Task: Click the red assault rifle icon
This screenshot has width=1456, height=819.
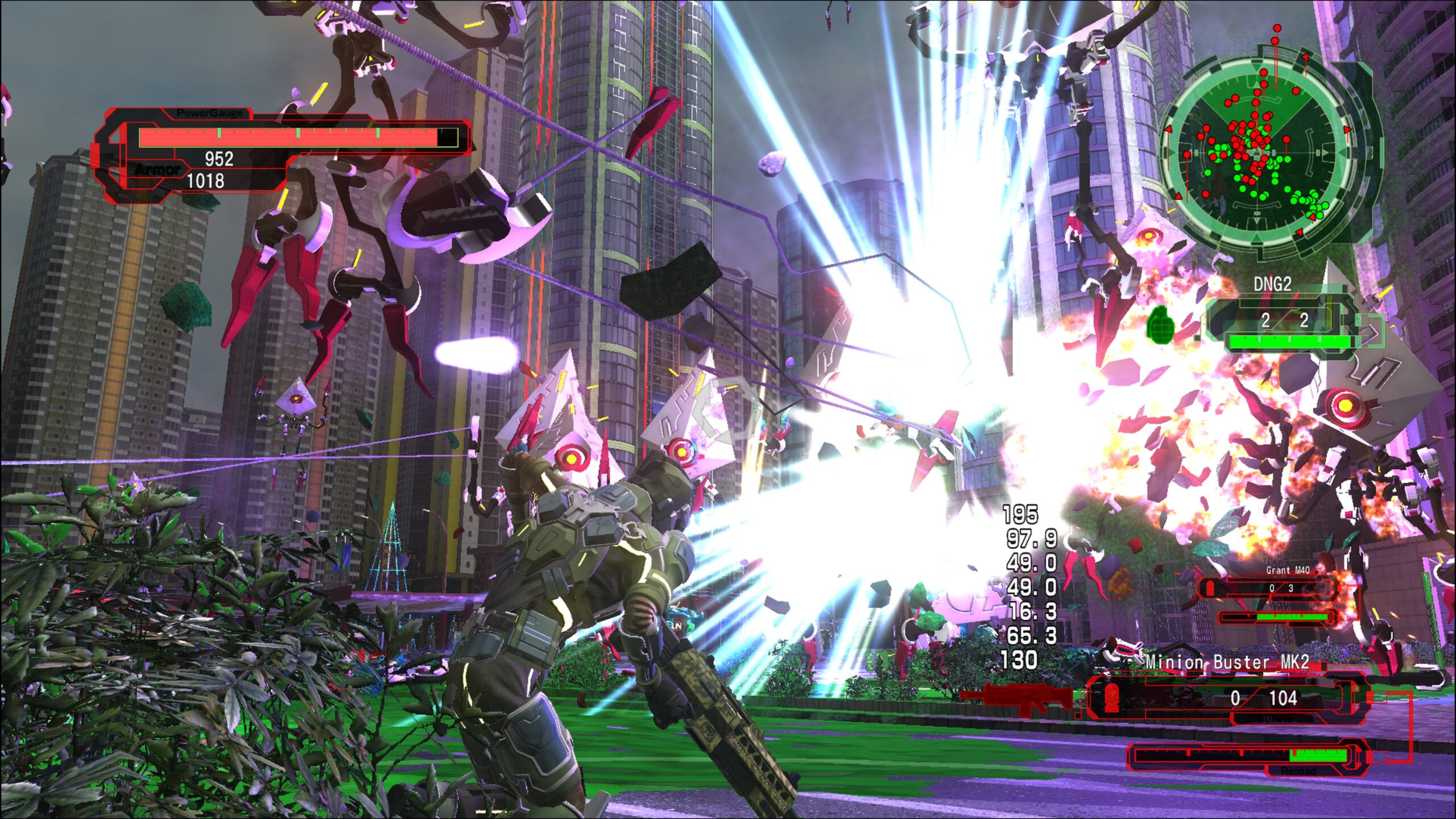Action: 1019,698
